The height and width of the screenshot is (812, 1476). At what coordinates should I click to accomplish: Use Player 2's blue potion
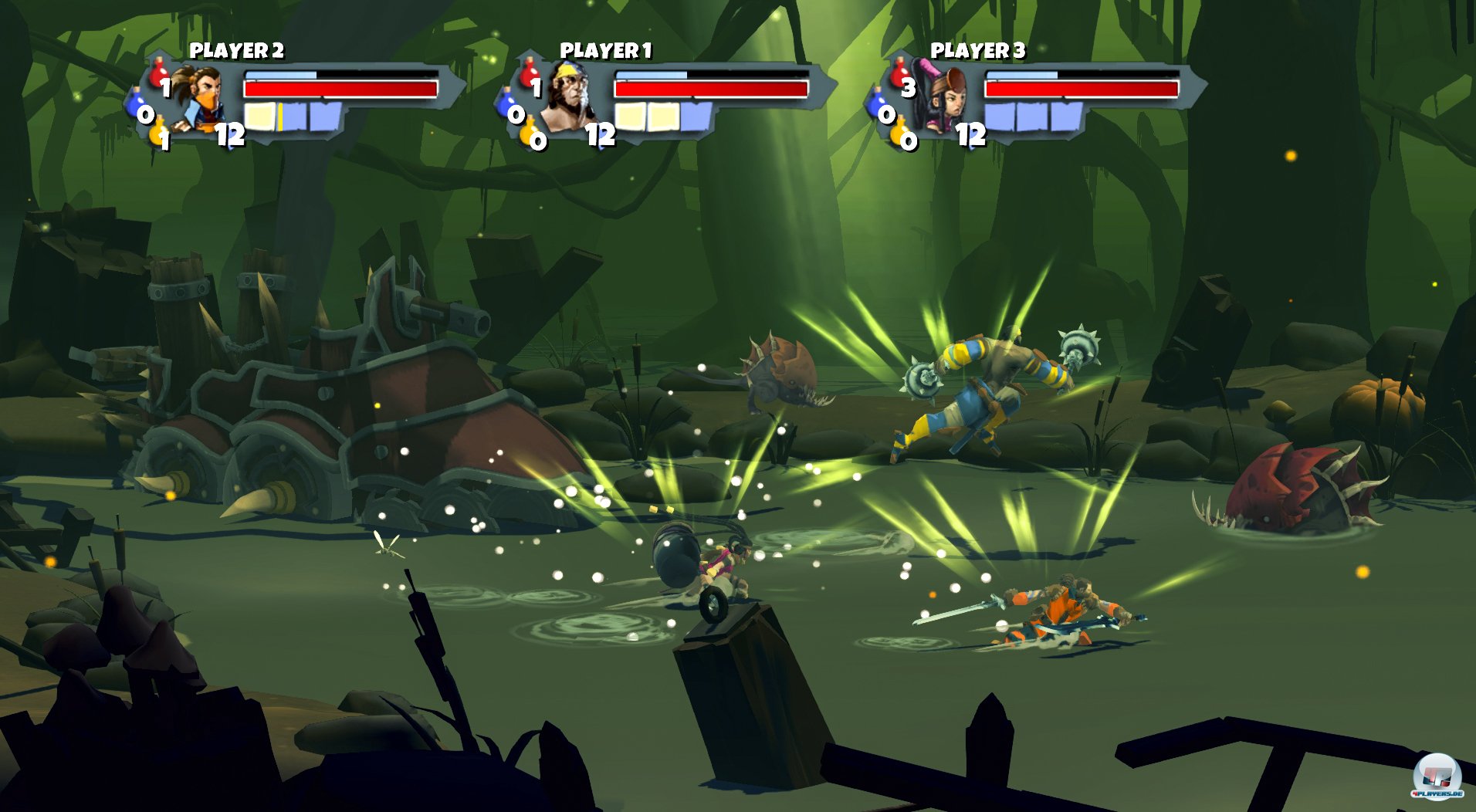pyautogui.click(x=137, y=104)
